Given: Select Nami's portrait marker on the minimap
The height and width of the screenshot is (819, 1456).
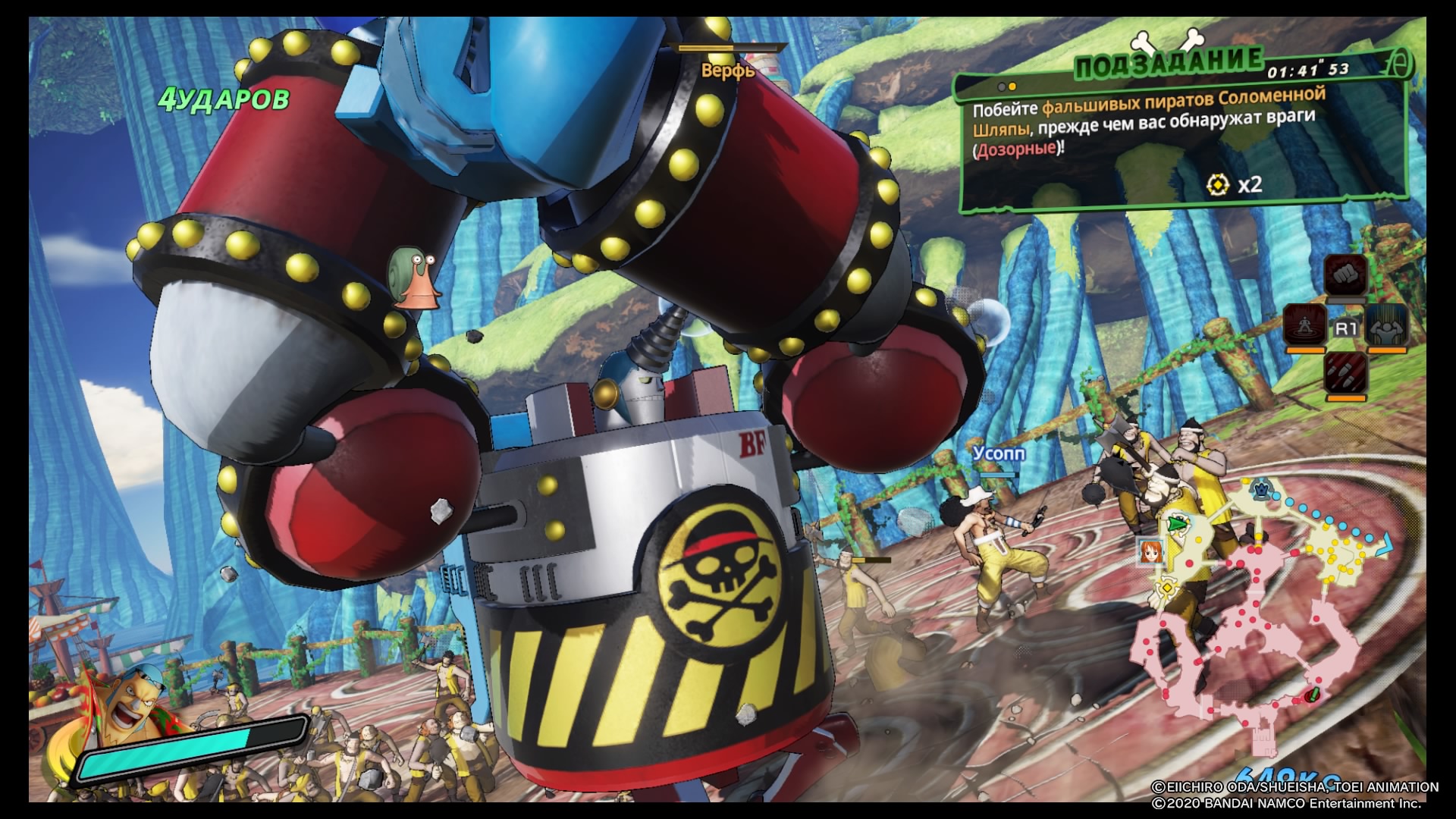Looking at the screenshot, I should (1151, 552).
